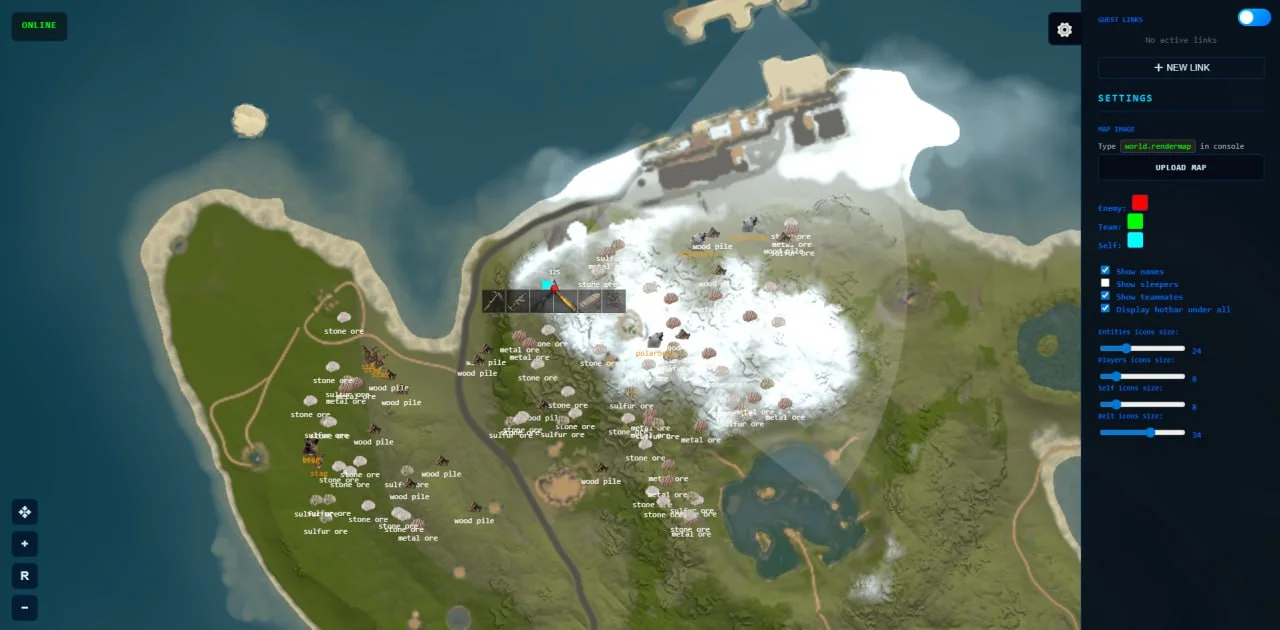1280x630 pixels.
Task: Open the red Enemy color swatch
Action: [x=1139, y=203]
